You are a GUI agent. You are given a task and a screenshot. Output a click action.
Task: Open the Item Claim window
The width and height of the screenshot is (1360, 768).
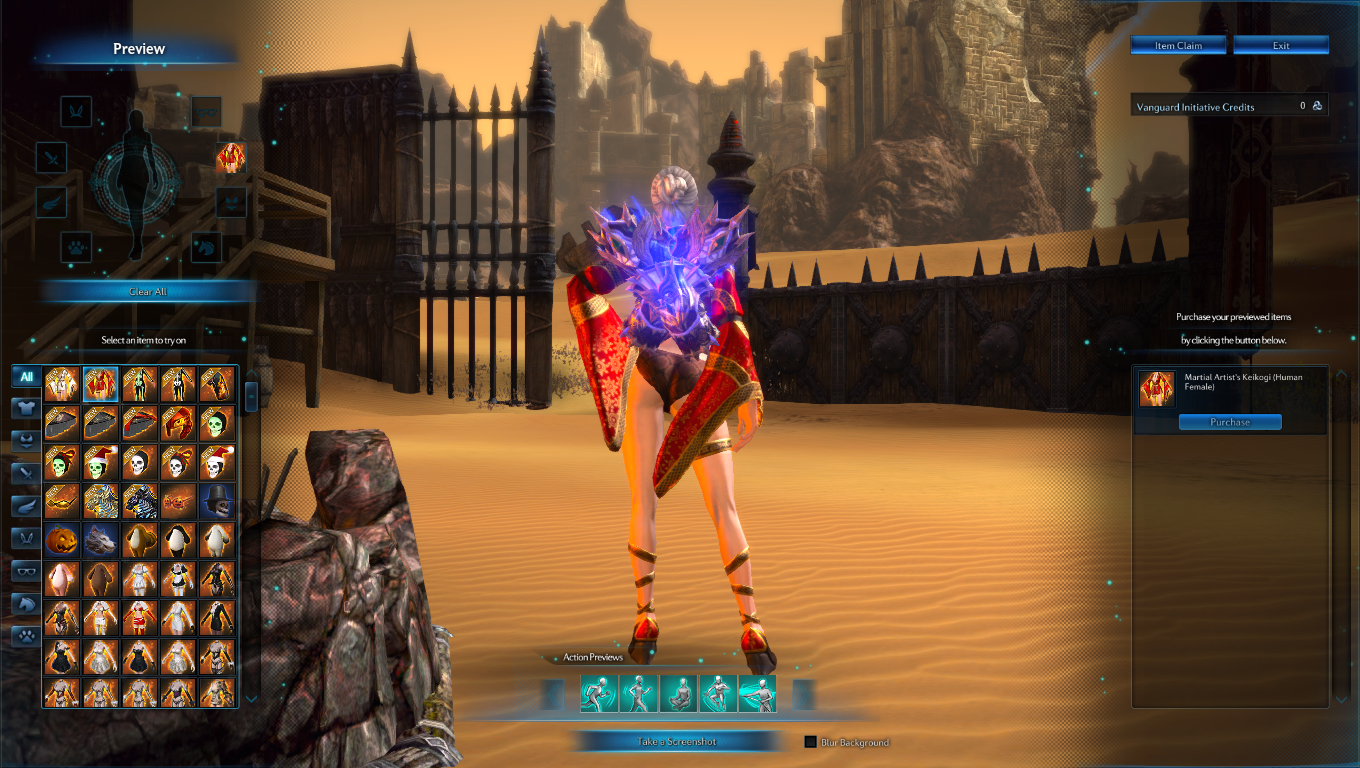pos(1179,46)
